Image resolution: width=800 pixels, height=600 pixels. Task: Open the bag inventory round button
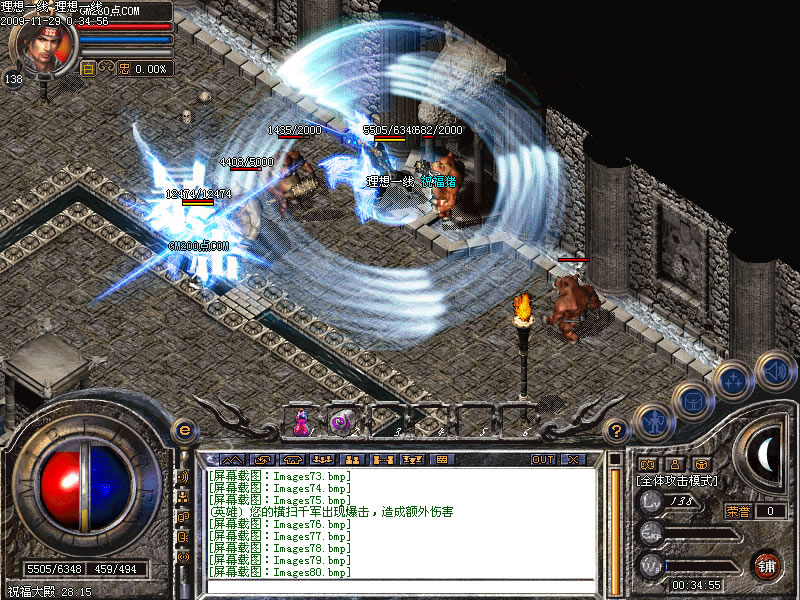point(691,399)
